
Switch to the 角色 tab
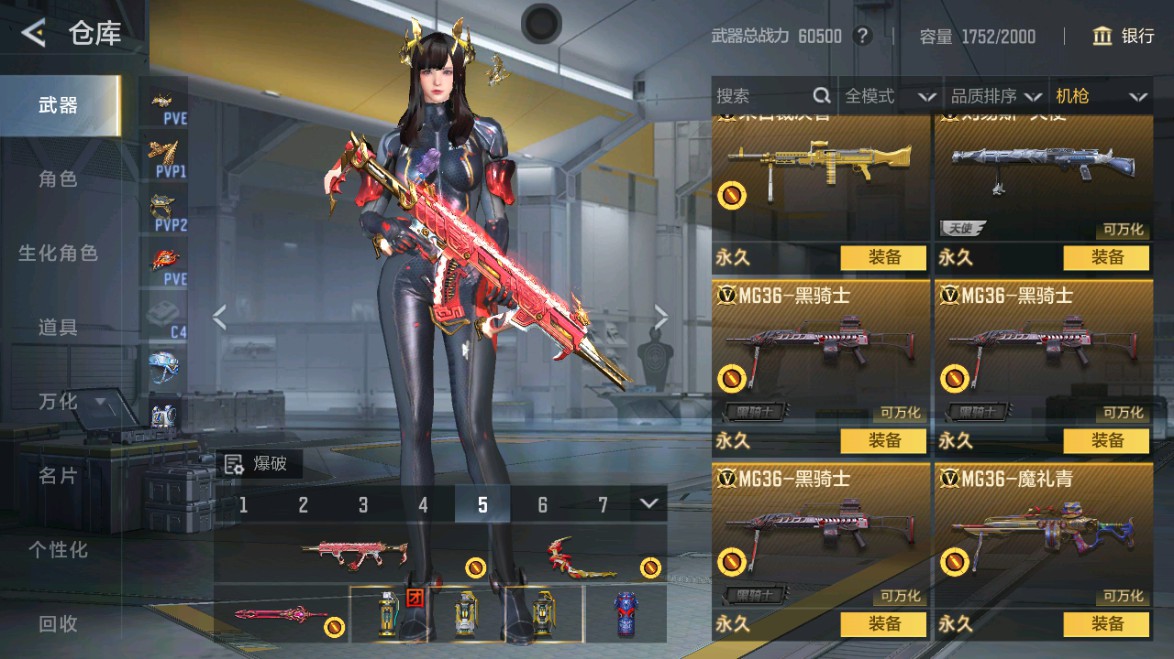coord(58,180)
